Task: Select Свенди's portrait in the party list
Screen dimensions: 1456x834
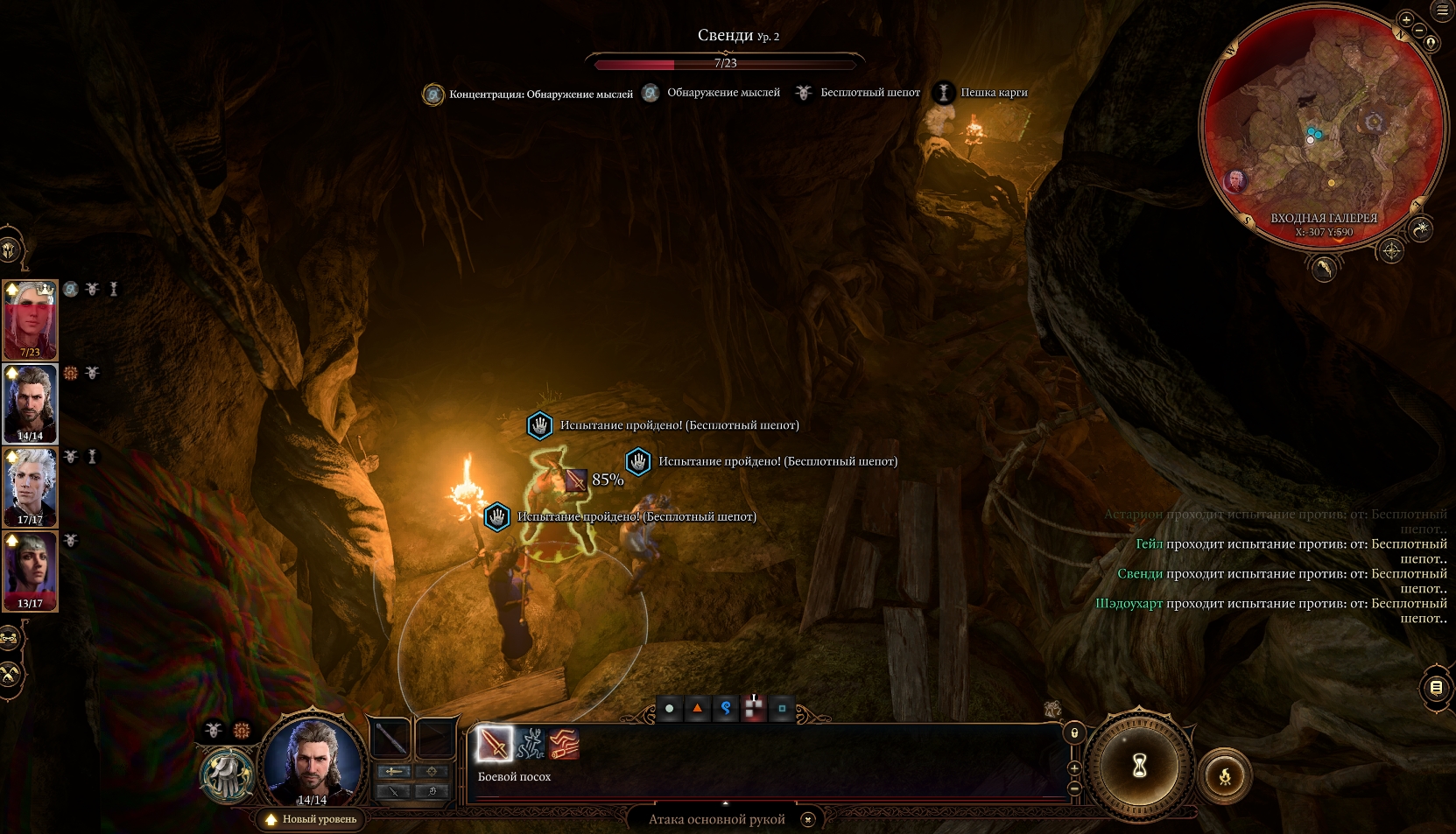Action: click(x=31, y=319)
